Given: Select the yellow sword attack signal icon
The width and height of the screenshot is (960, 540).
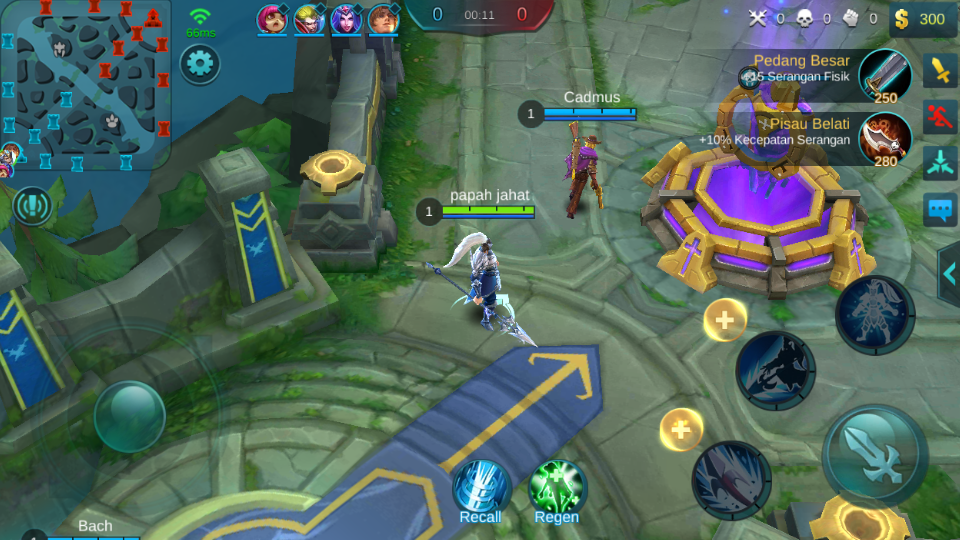Looking at the screenshot, I should [941, 69].
